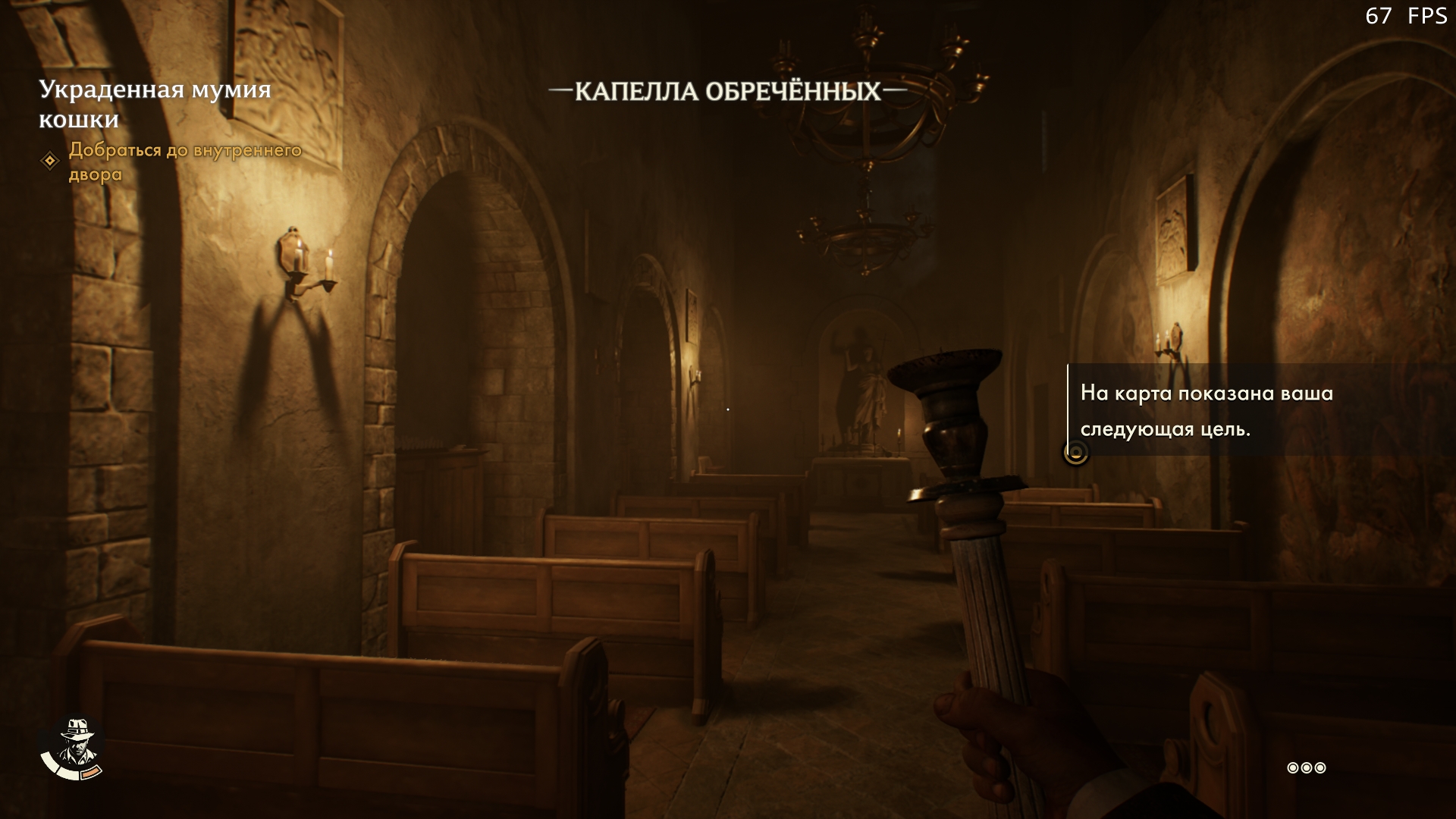
Task: Open the map hint notification about next goal
Action: [x=1206, y=411]
